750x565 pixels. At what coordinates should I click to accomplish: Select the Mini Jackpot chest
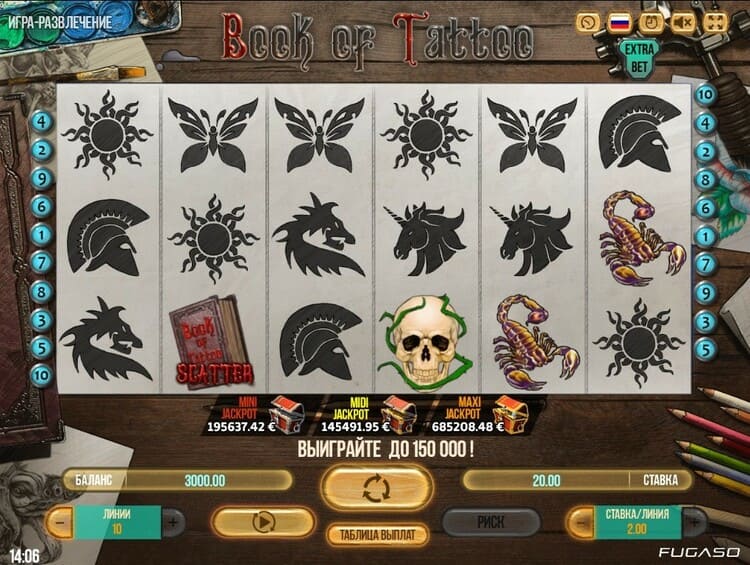[x=288, y=411]
